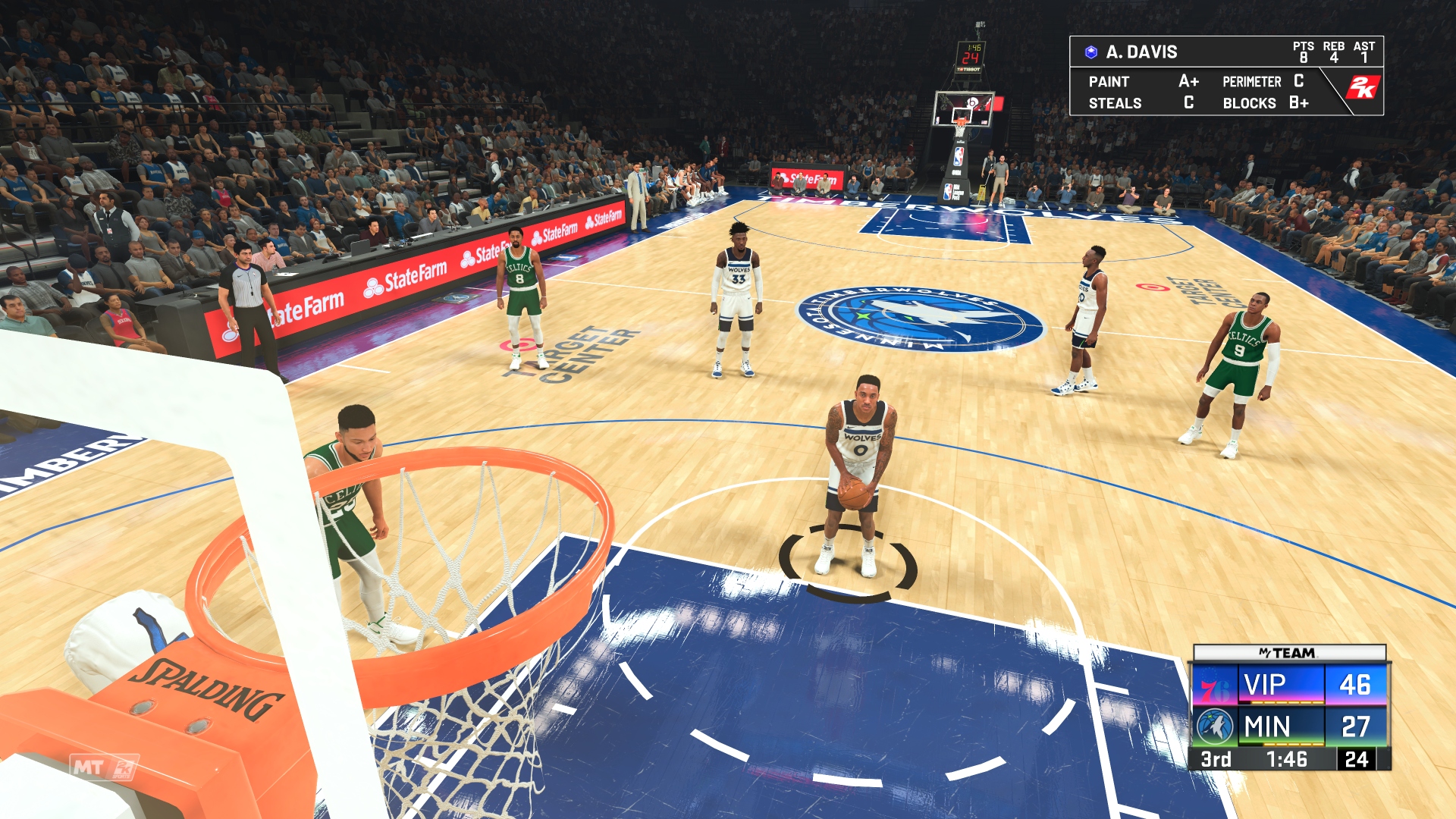
Task: Select the 76ers logo on the scoreboard
Action: [x=1214, y=686]
